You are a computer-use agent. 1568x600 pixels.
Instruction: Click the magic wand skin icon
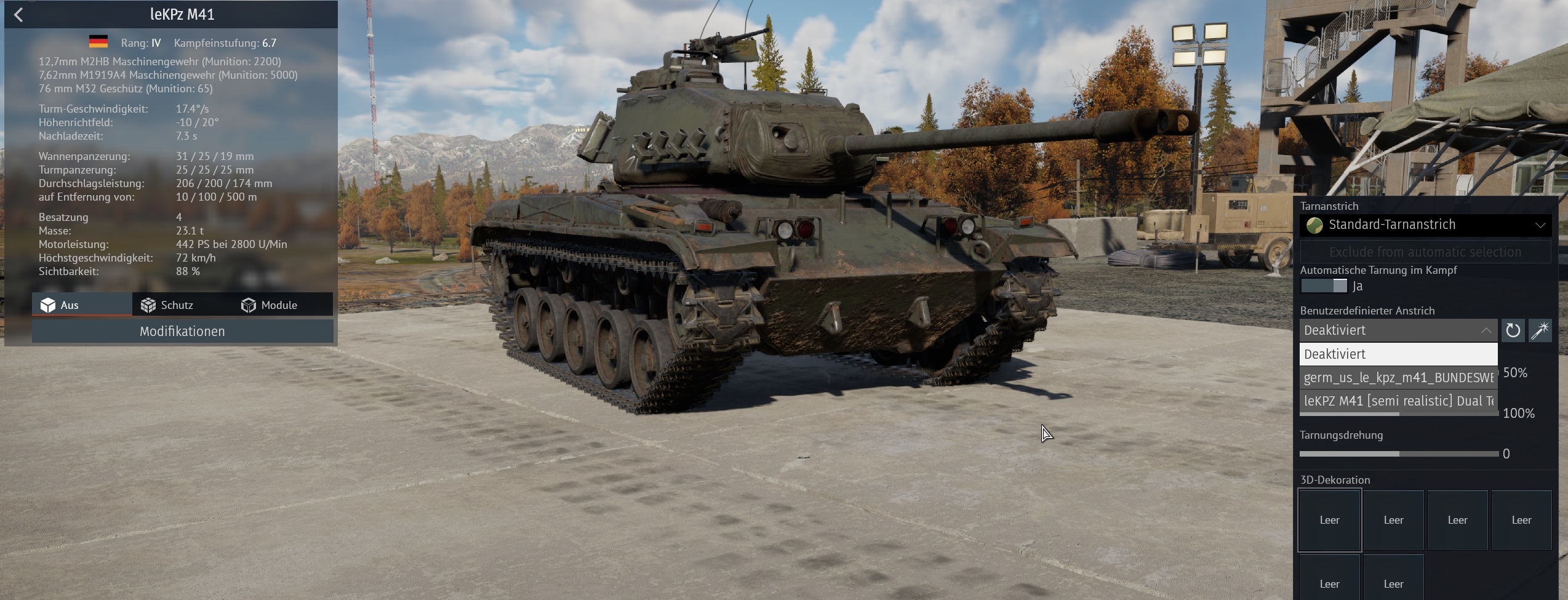(x=1540, y=330)
